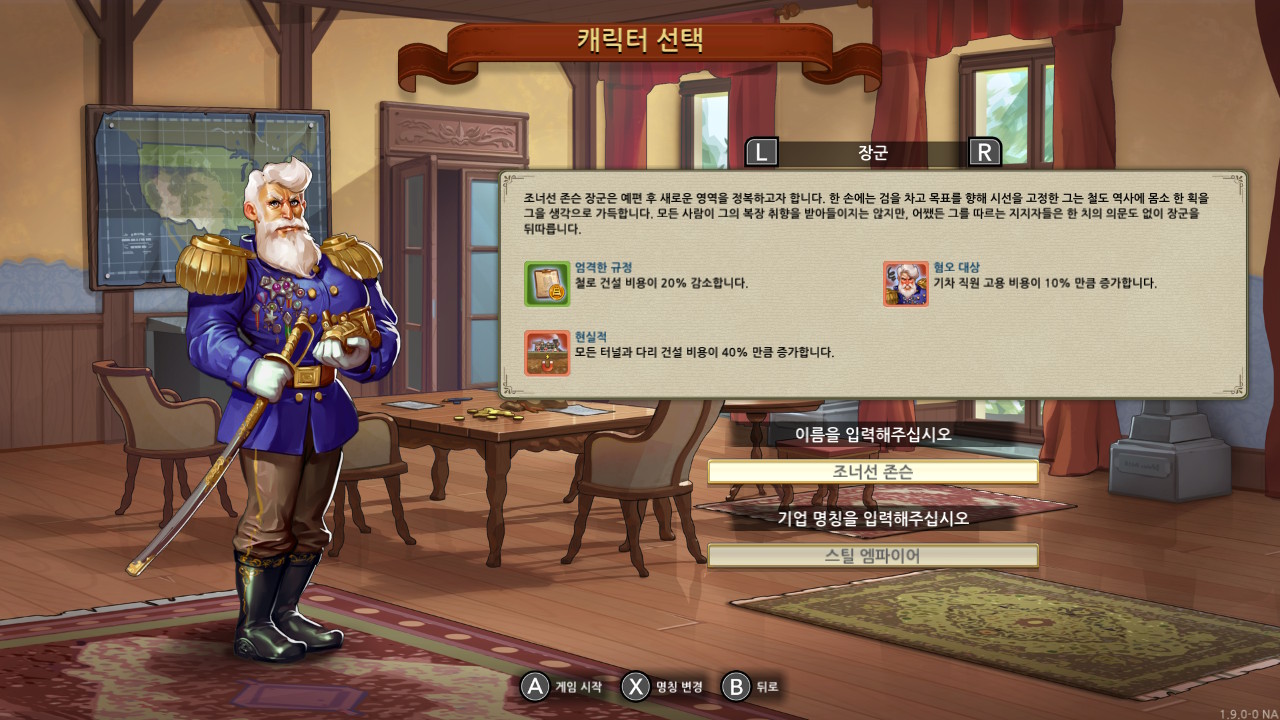1280x720 pixels.
Task: Click the 조너선 존슨 name input field
Action: pyautogui.click(x=873, y=471)
